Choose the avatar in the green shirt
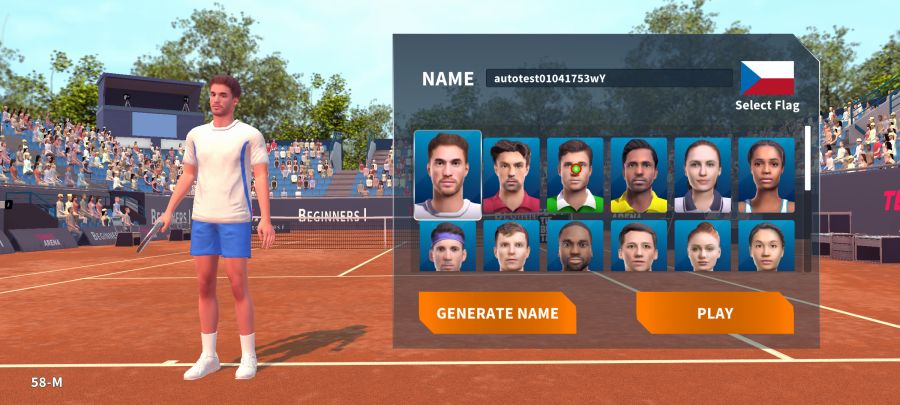Image resolution: width=900 pixels, height=405 pixels. (x=575, y=176)
